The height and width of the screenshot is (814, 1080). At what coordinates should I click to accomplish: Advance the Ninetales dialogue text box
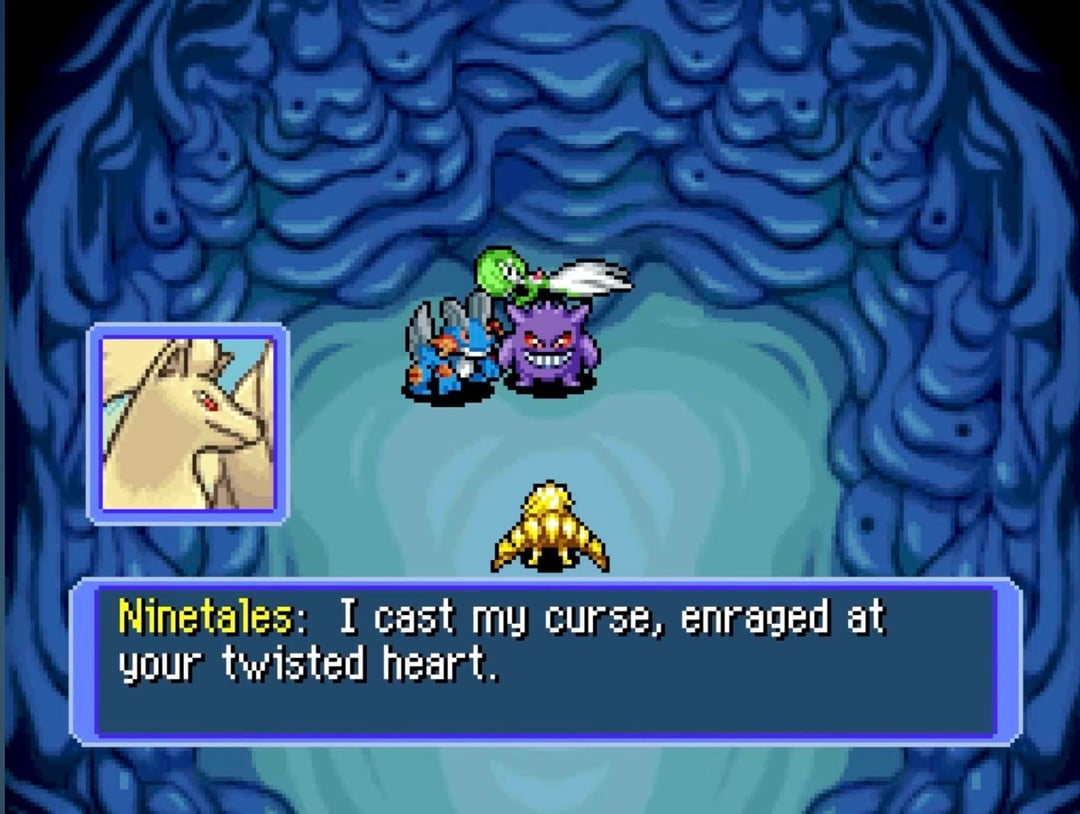pos(546,660)
